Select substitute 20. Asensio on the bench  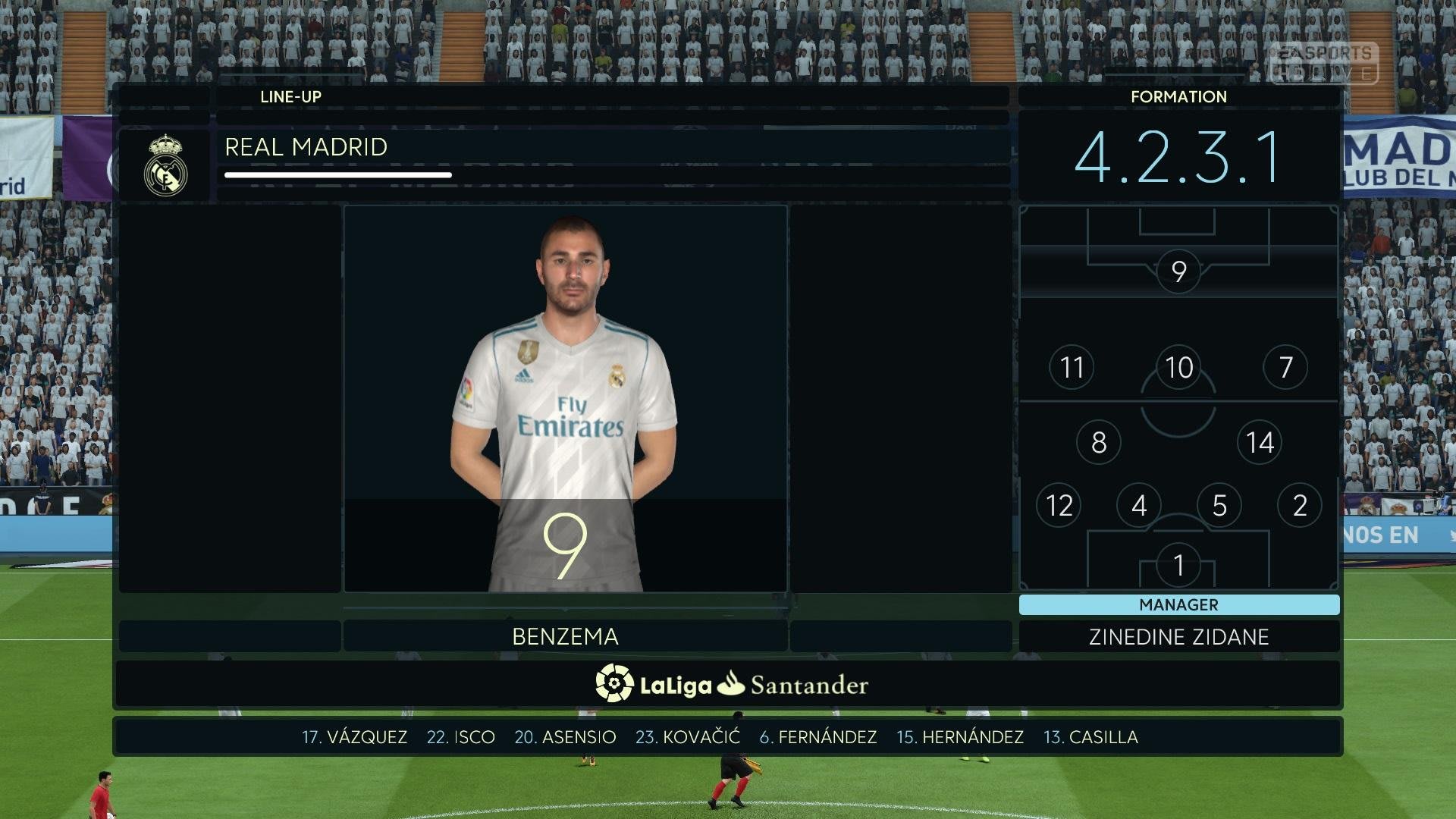coord(565,737)
